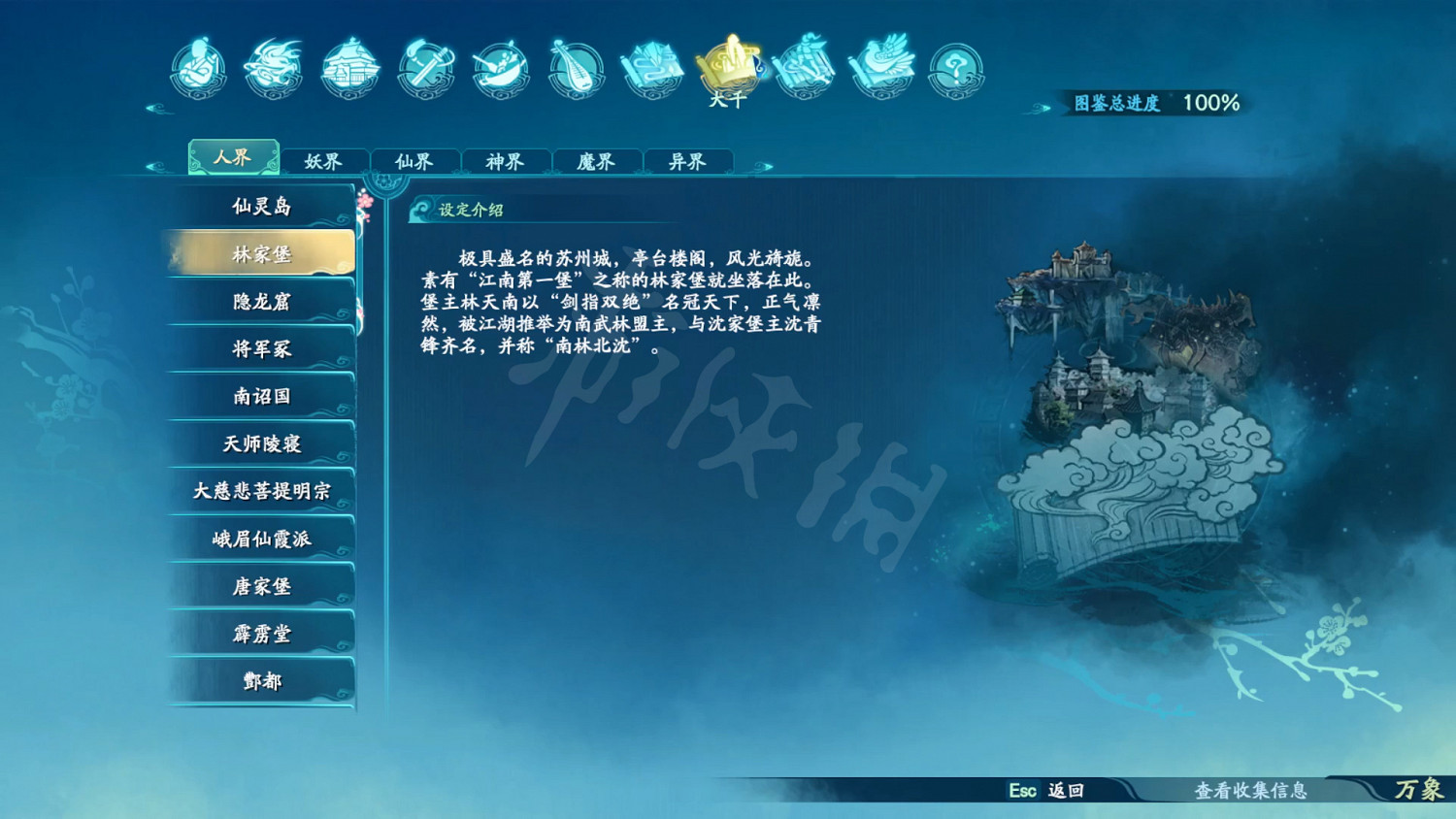Select 唐家堡 in the sidebar list
This screenshot has height=819, width=1456.
click(260, 586)
